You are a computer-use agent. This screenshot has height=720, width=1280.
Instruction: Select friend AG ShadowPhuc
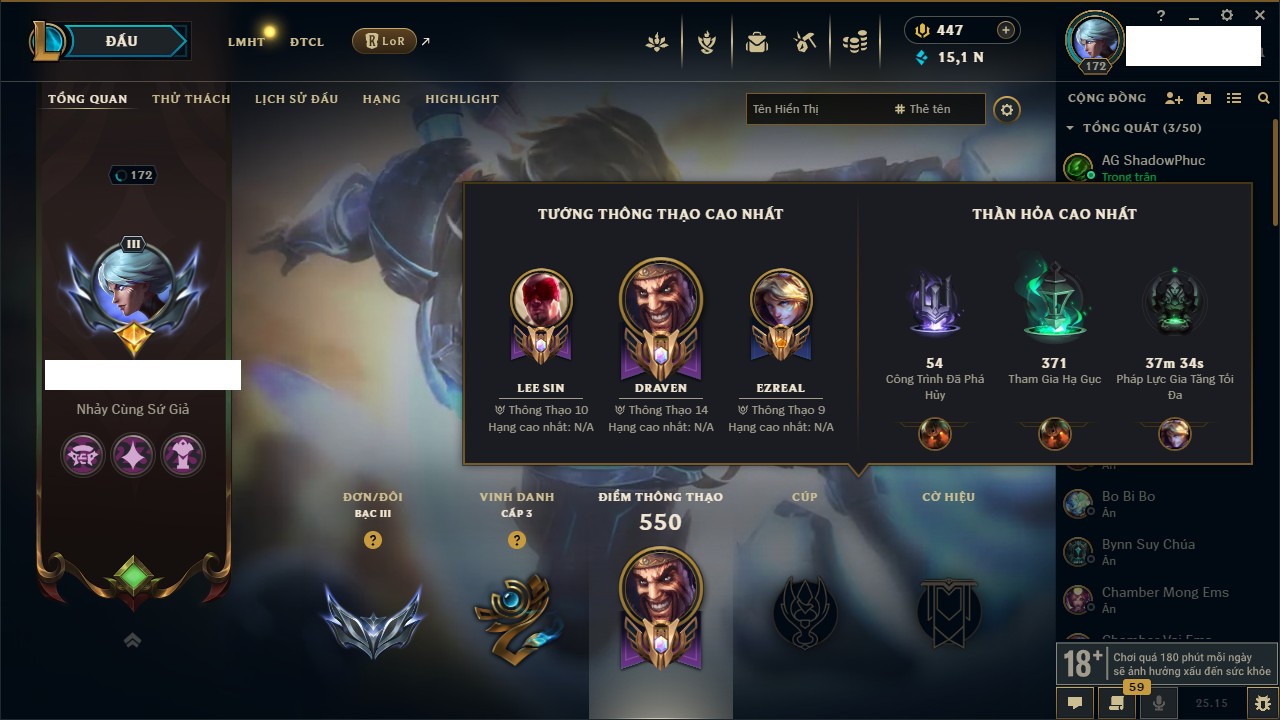(x=1153, y=161)
